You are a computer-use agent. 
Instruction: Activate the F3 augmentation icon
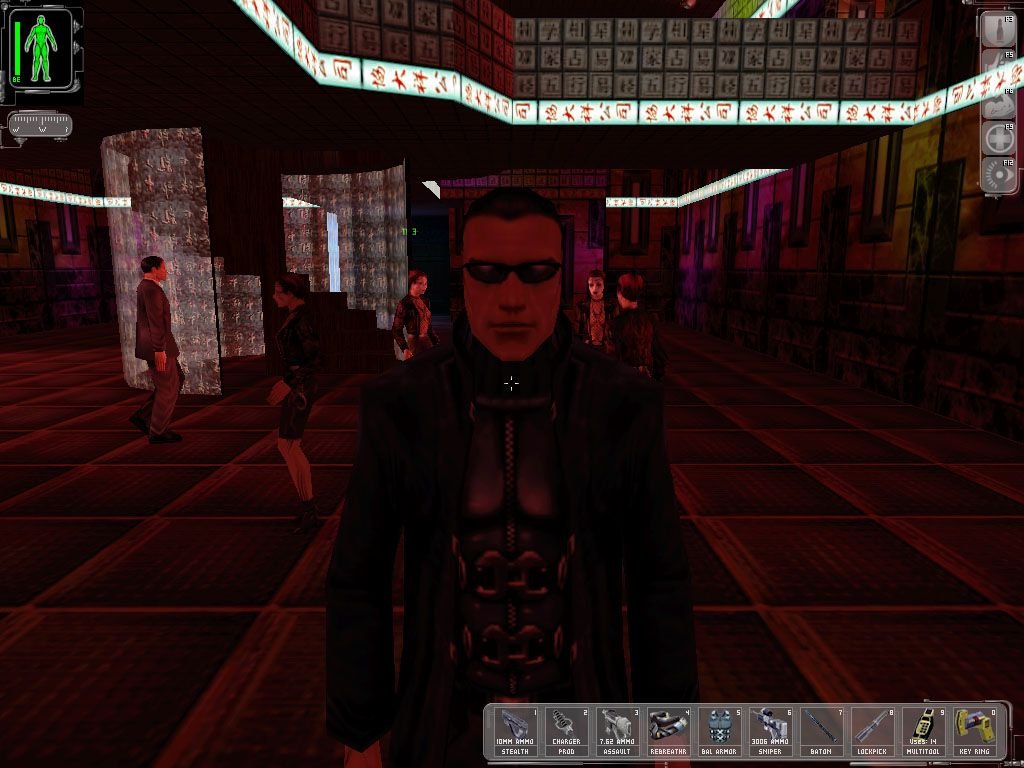[999, 28]
